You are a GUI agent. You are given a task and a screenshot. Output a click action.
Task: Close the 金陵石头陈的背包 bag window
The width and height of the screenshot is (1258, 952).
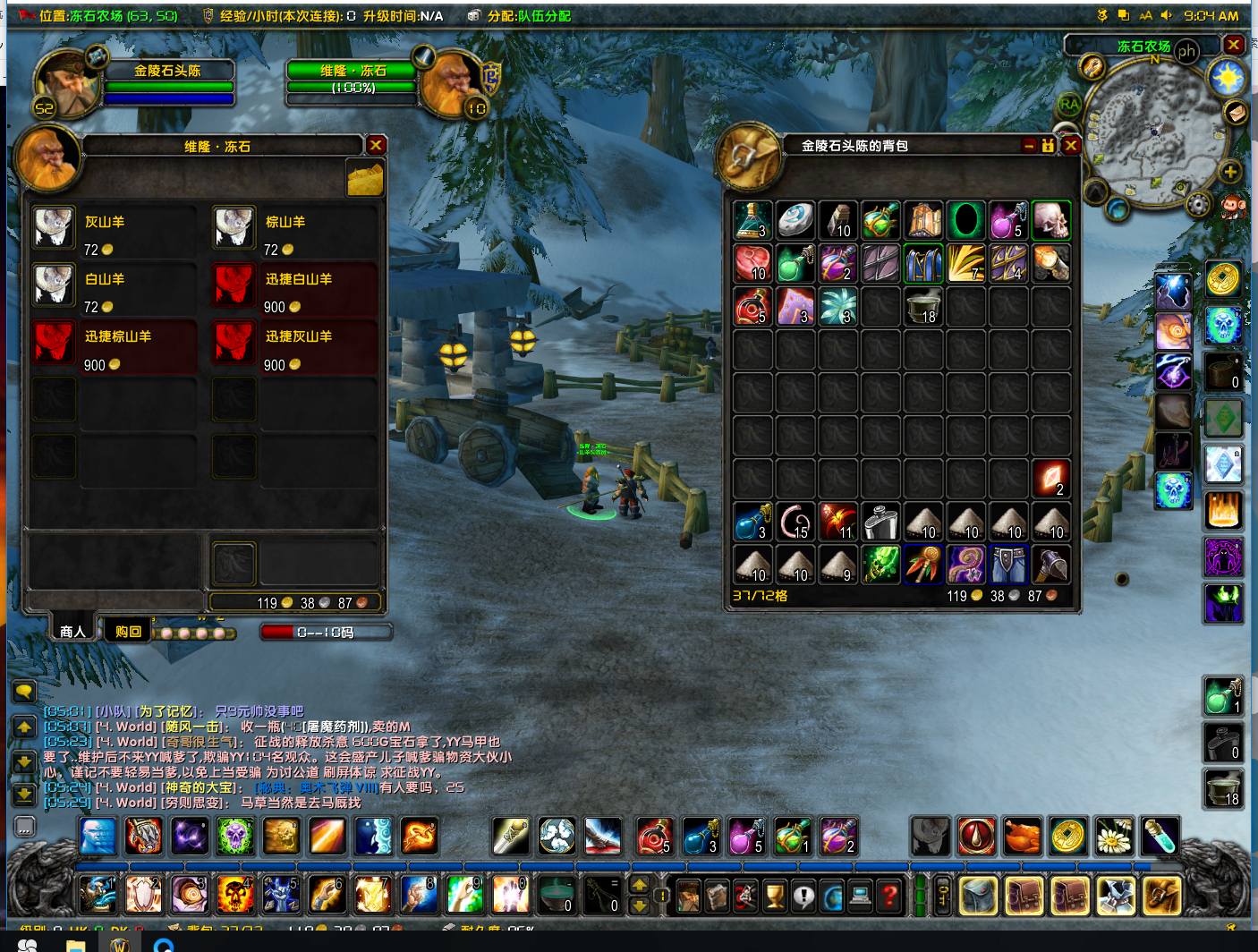pos(1071,145)
